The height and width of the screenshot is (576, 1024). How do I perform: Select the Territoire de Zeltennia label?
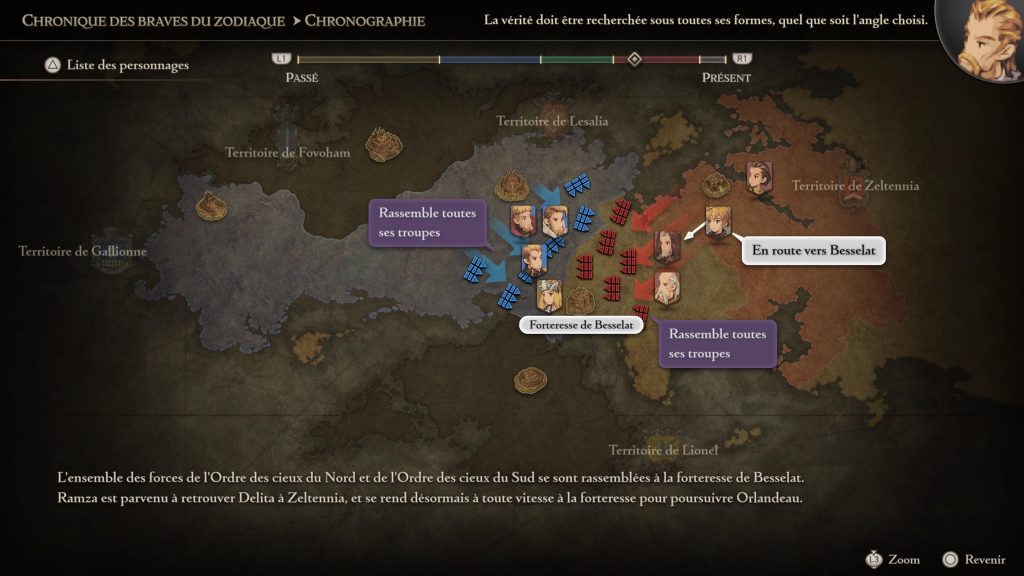(x=855, y=185)
